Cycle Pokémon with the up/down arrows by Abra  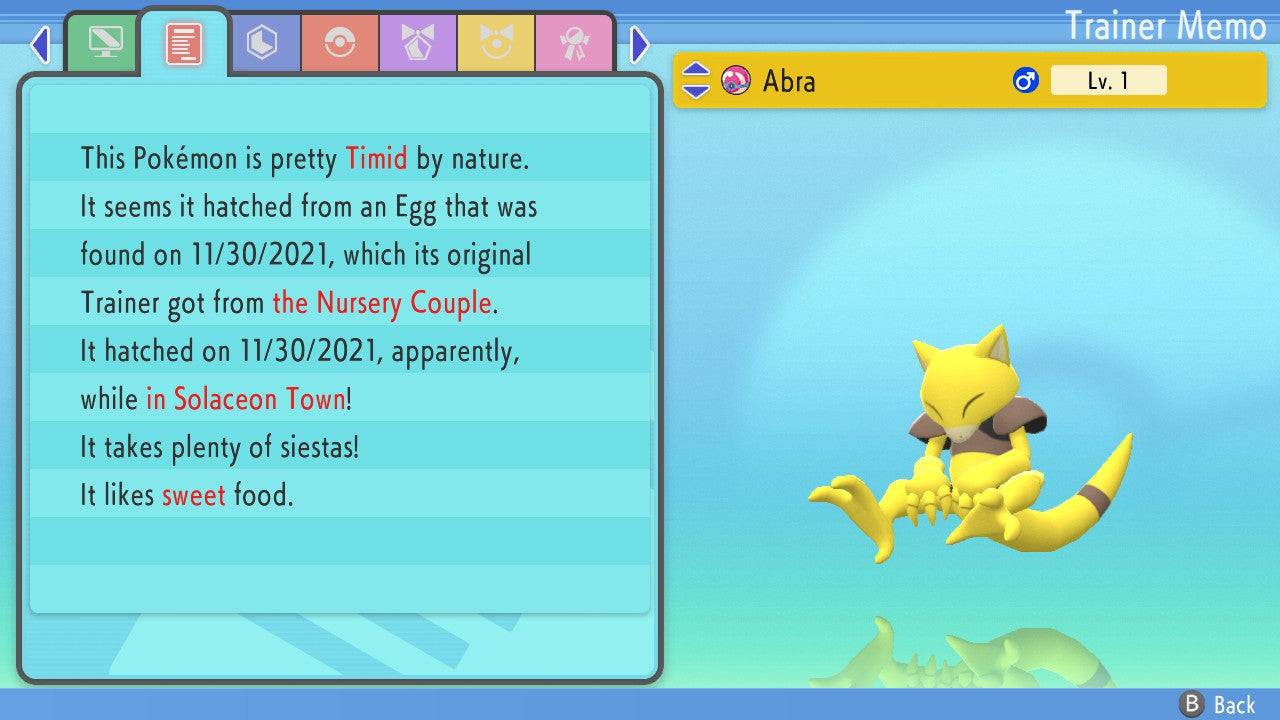pyautogui.click(x=696, y=81)
